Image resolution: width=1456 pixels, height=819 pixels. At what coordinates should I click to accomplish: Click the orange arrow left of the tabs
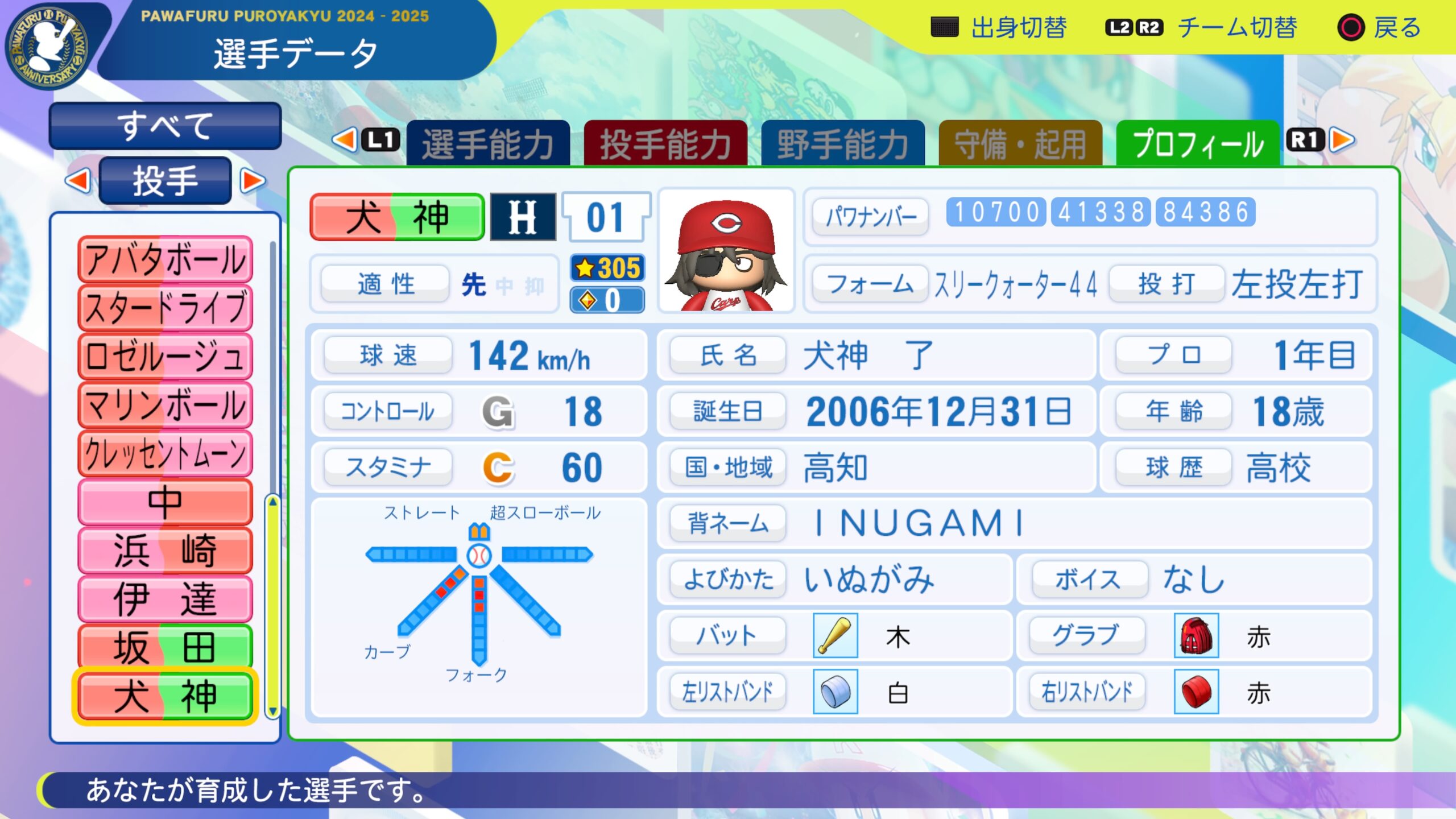pos(344,140)
